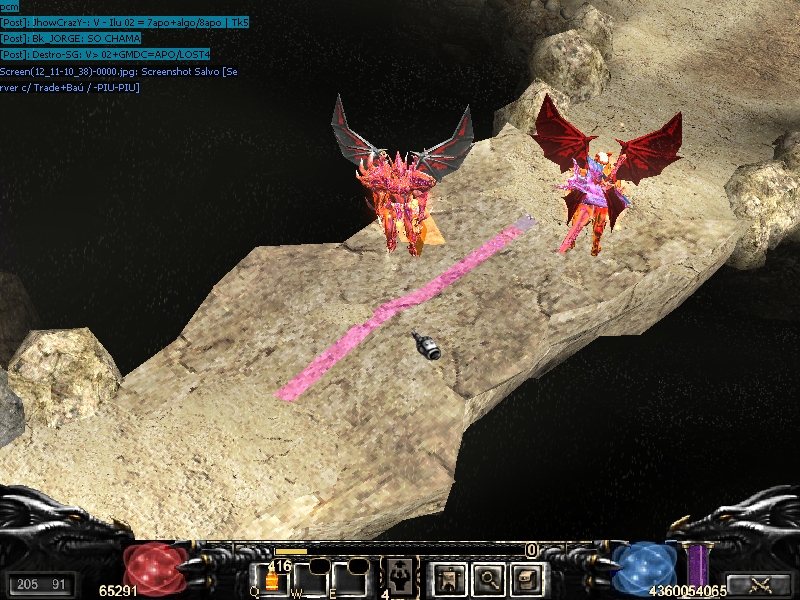Image resolution: width=800 pixels, height=600 pixels.
Task: Click the magnifying glass button
Action: pos(486,577)
